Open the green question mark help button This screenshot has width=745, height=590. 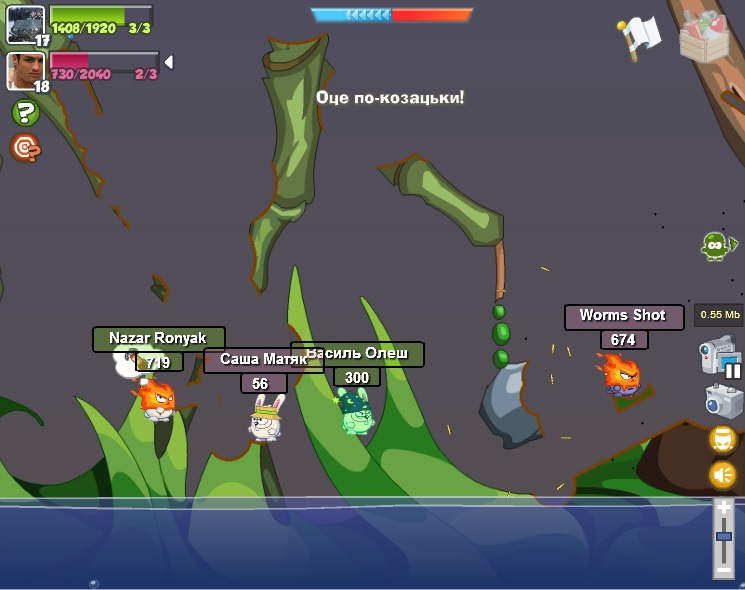click(x=25, y=113)
